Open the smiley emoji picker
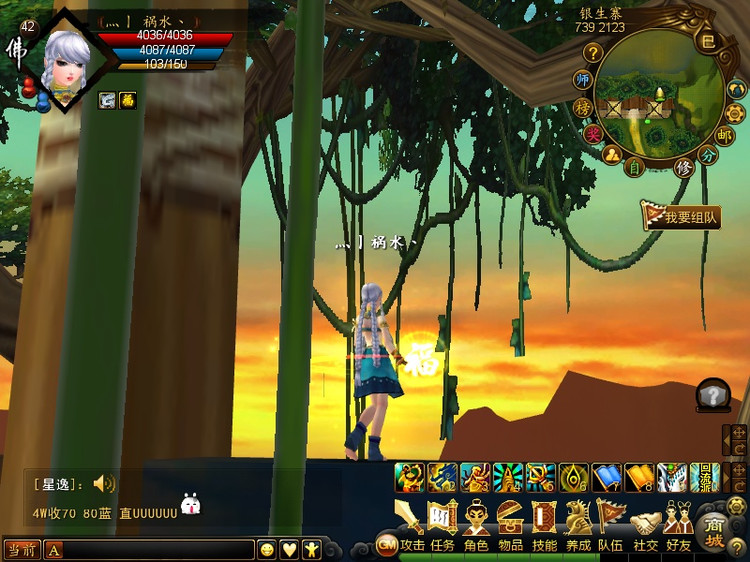This screenshot has height=562, width=750. (267, 549)
